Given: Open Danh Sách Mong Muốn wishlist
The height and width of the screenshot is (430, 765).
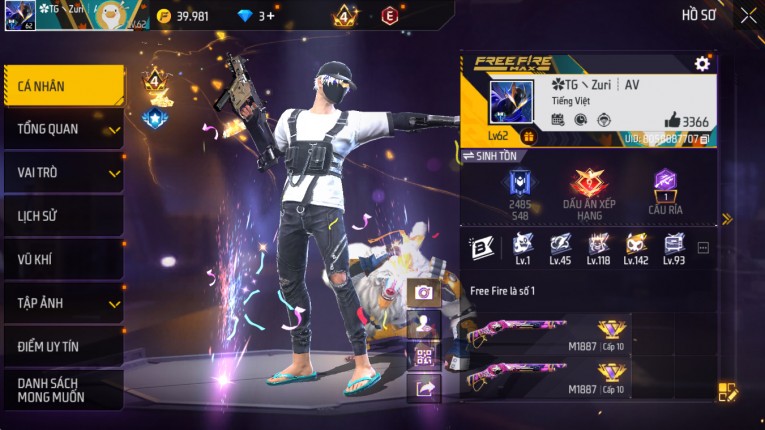Looking at the screenshot, I should pos(62,390).
